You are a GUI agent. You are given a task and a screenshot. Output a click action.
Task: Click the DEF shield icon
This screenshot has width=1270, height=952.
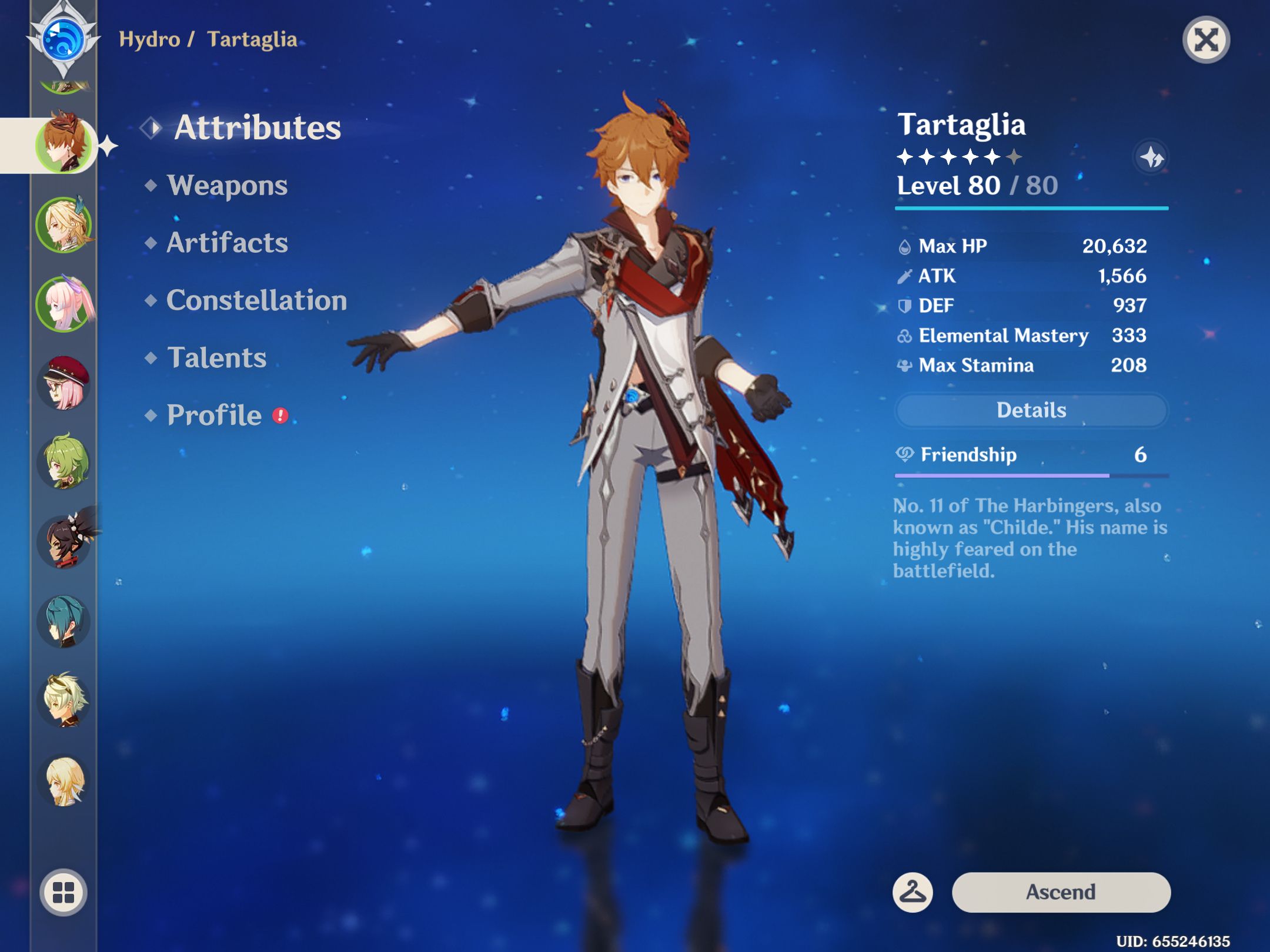(x=906, y=306)
